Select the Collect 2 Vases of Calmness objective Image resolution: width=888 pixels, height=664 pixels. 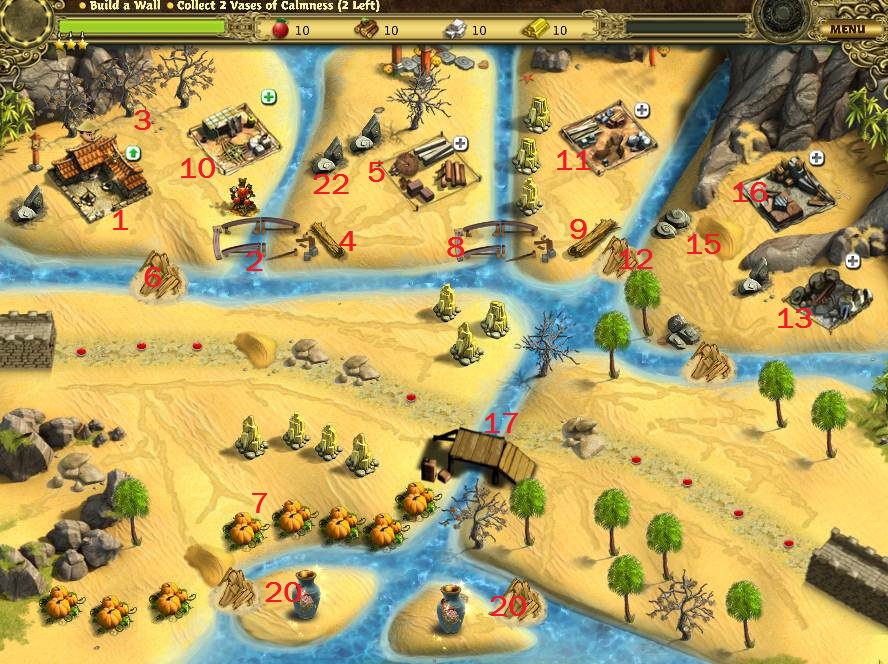tap(278, 6)
